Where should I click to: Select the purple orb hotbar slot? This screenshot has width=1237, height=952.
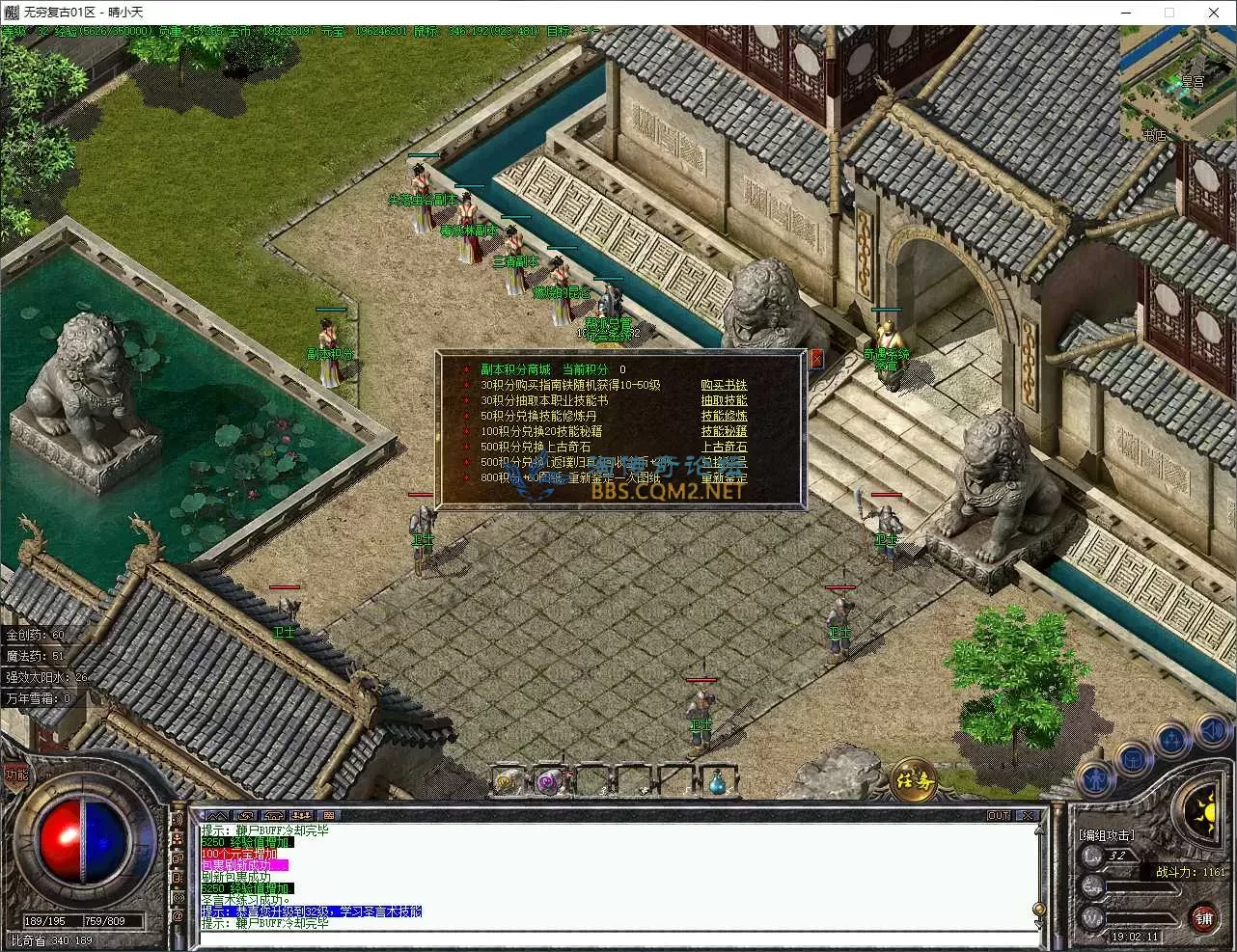tap(549, 781)
